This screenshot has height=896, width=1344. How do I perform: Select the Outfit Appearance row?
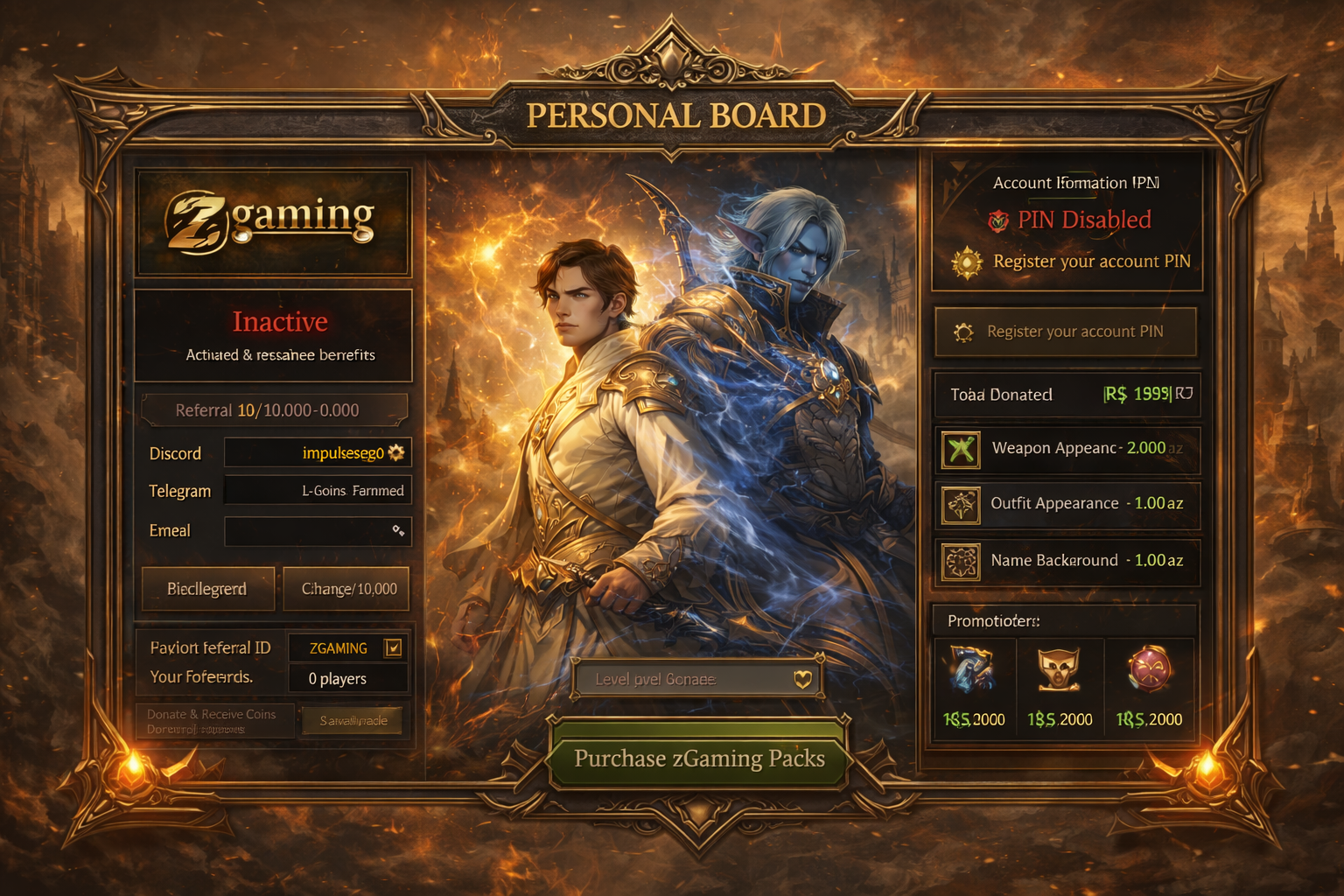click(x=1067, y=504)
